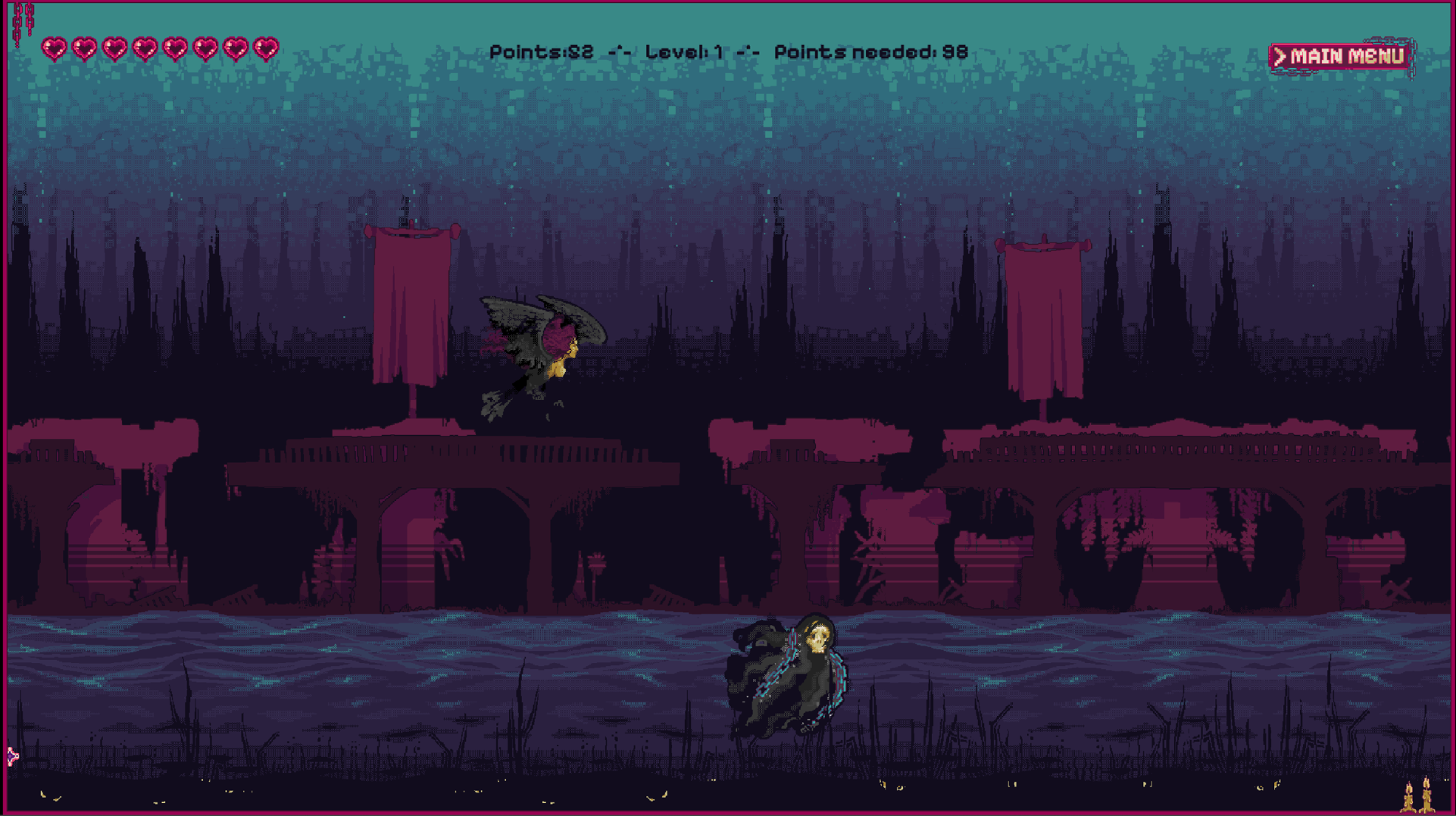Screen dimensions: 1456x816
Task: Click the fourth heart to toggle it
Action: [x=145, y=47]
